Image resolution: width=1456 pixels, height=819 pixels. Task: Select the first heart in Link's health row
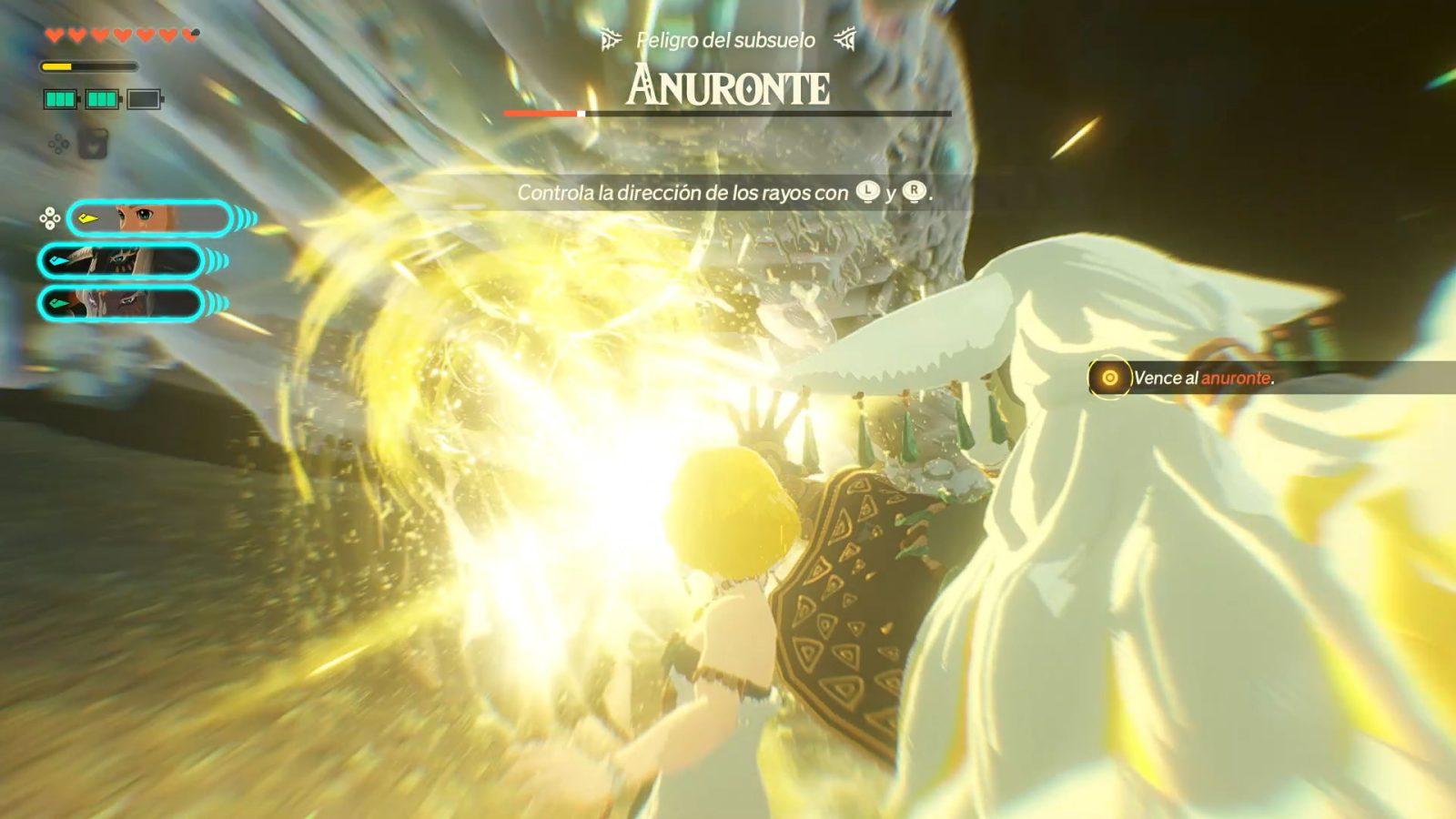point(55,35)
